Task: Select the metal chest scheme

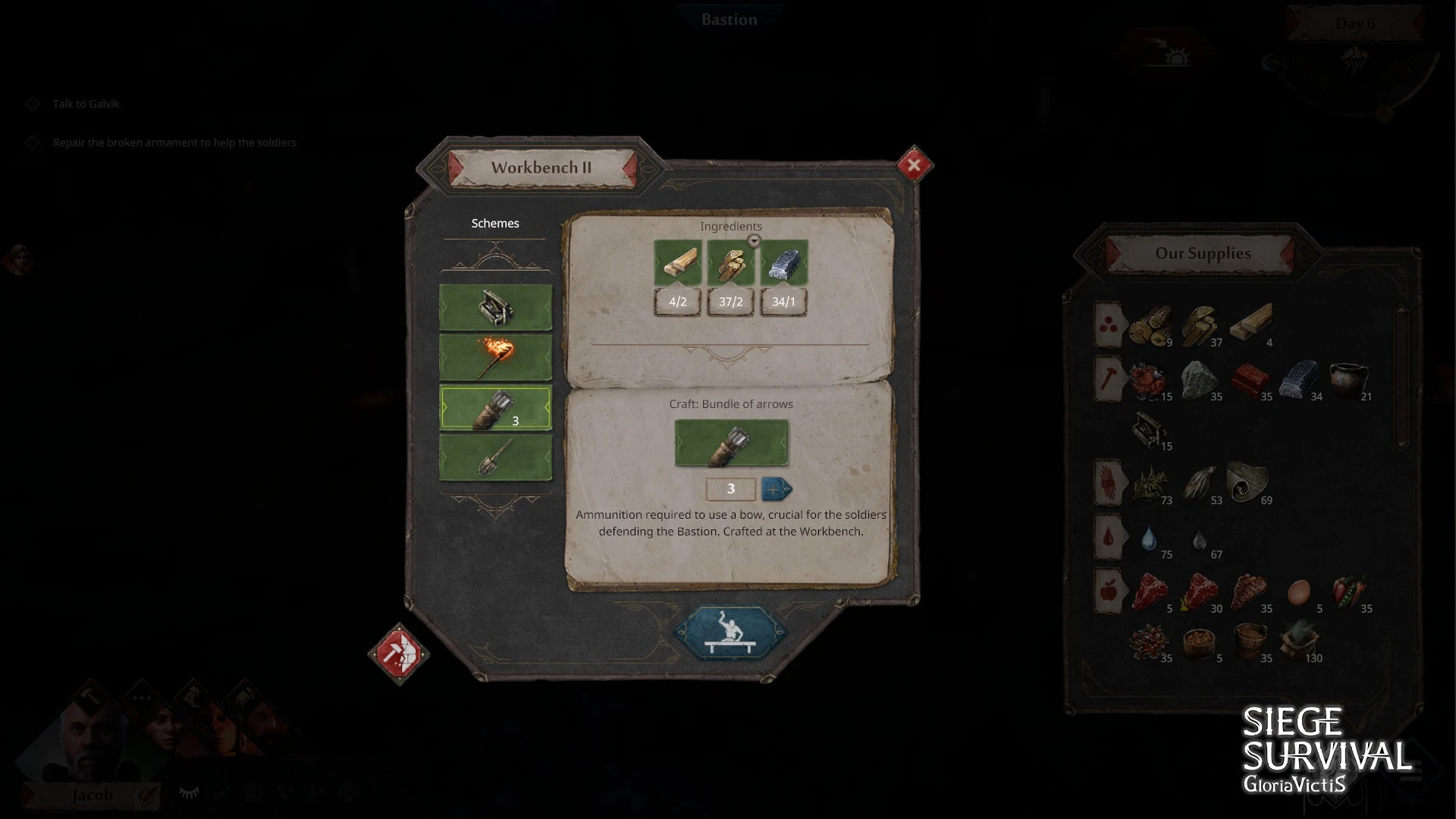Action: click(496, 308)
